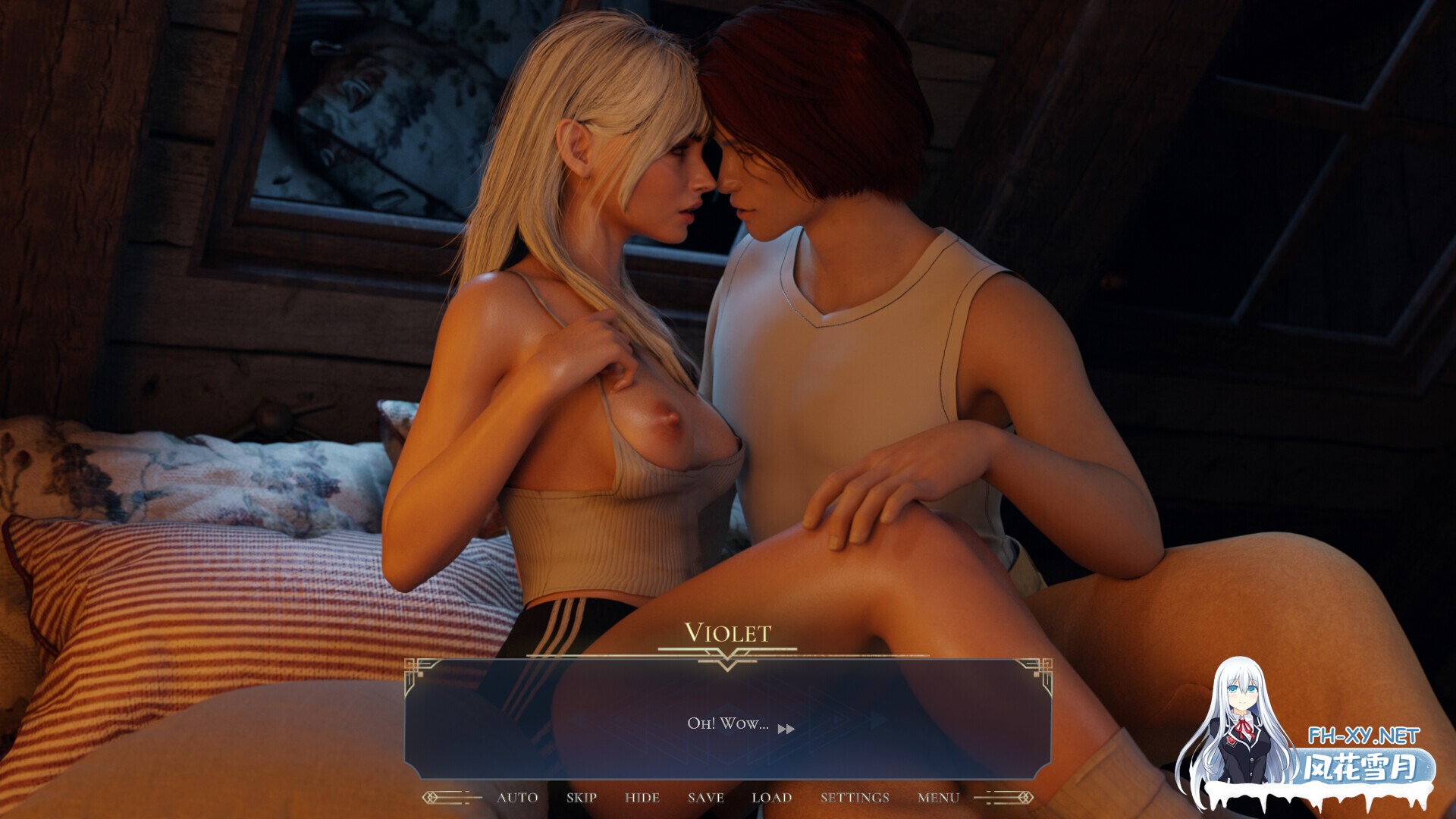Open the LOAD screen
The height and width of the screenshot is (819, 1456).
pyautogui.click(x=771, y=798)
